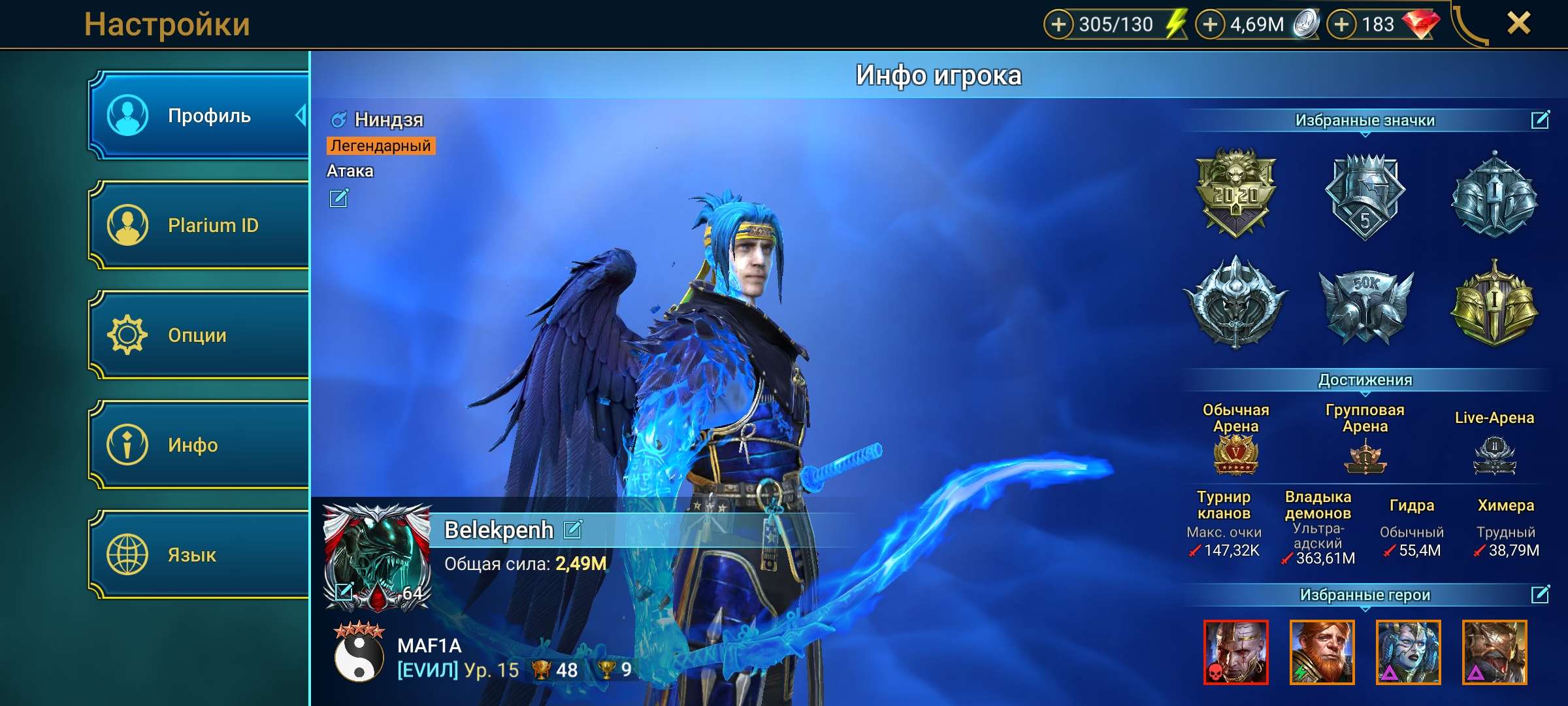Edit the favorite heroes list
1568x706 pixels.
tap(1540, 594)
